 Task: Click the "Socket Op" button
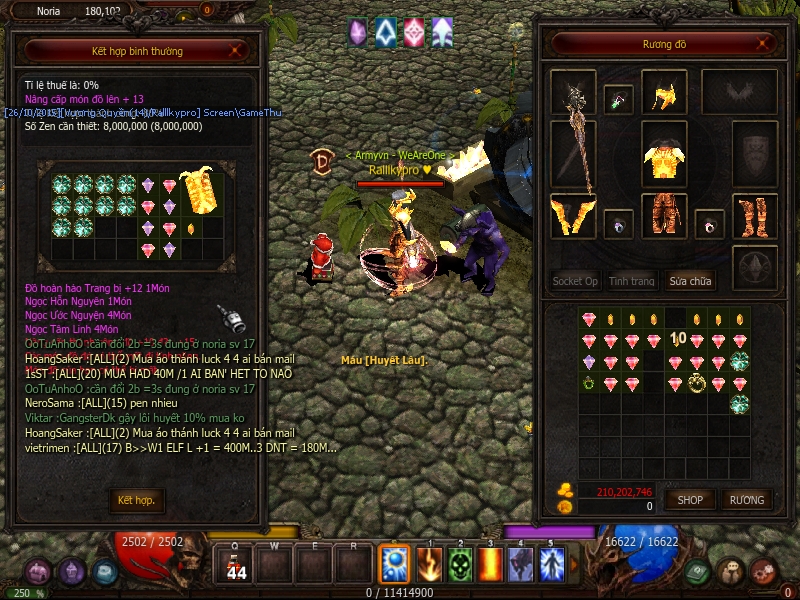[575, 281]
